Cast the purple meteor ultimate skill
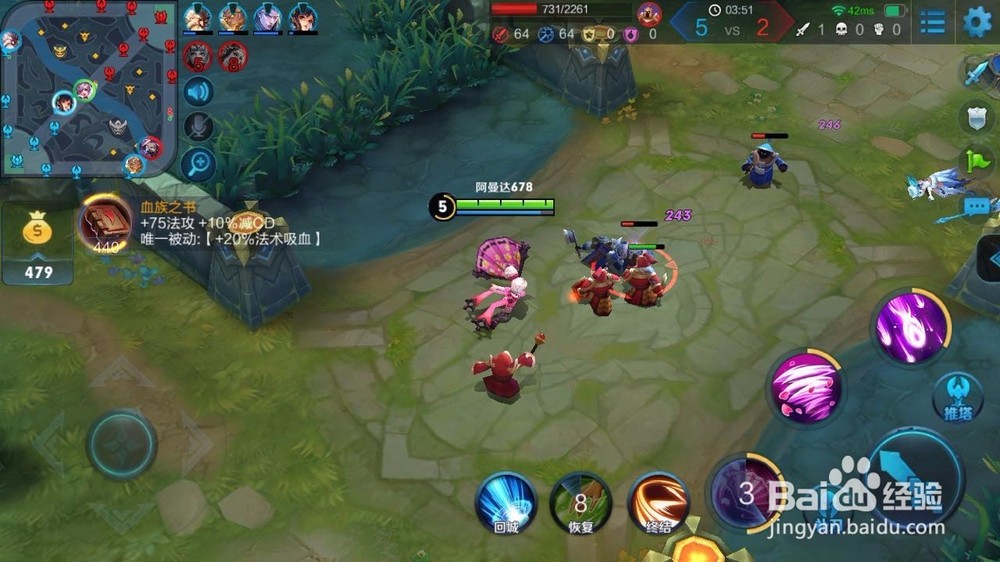The width and height of the screenshot is (1000, 562). (910, 327)
